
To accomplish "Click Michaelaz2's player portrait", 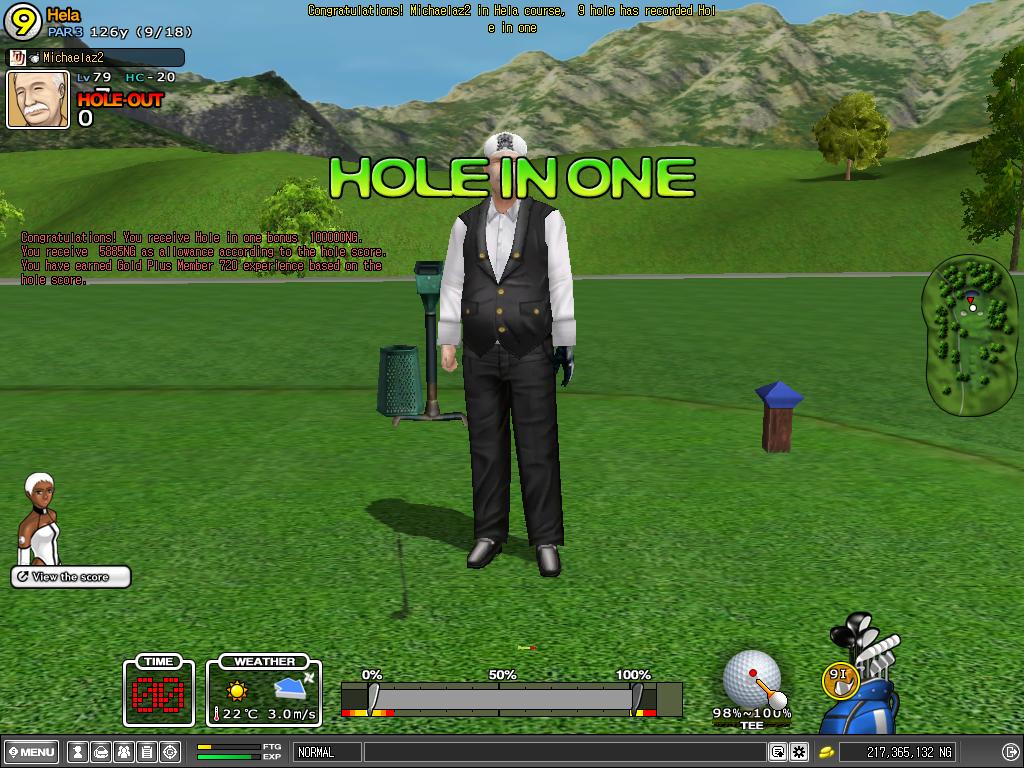I will 38,99.
